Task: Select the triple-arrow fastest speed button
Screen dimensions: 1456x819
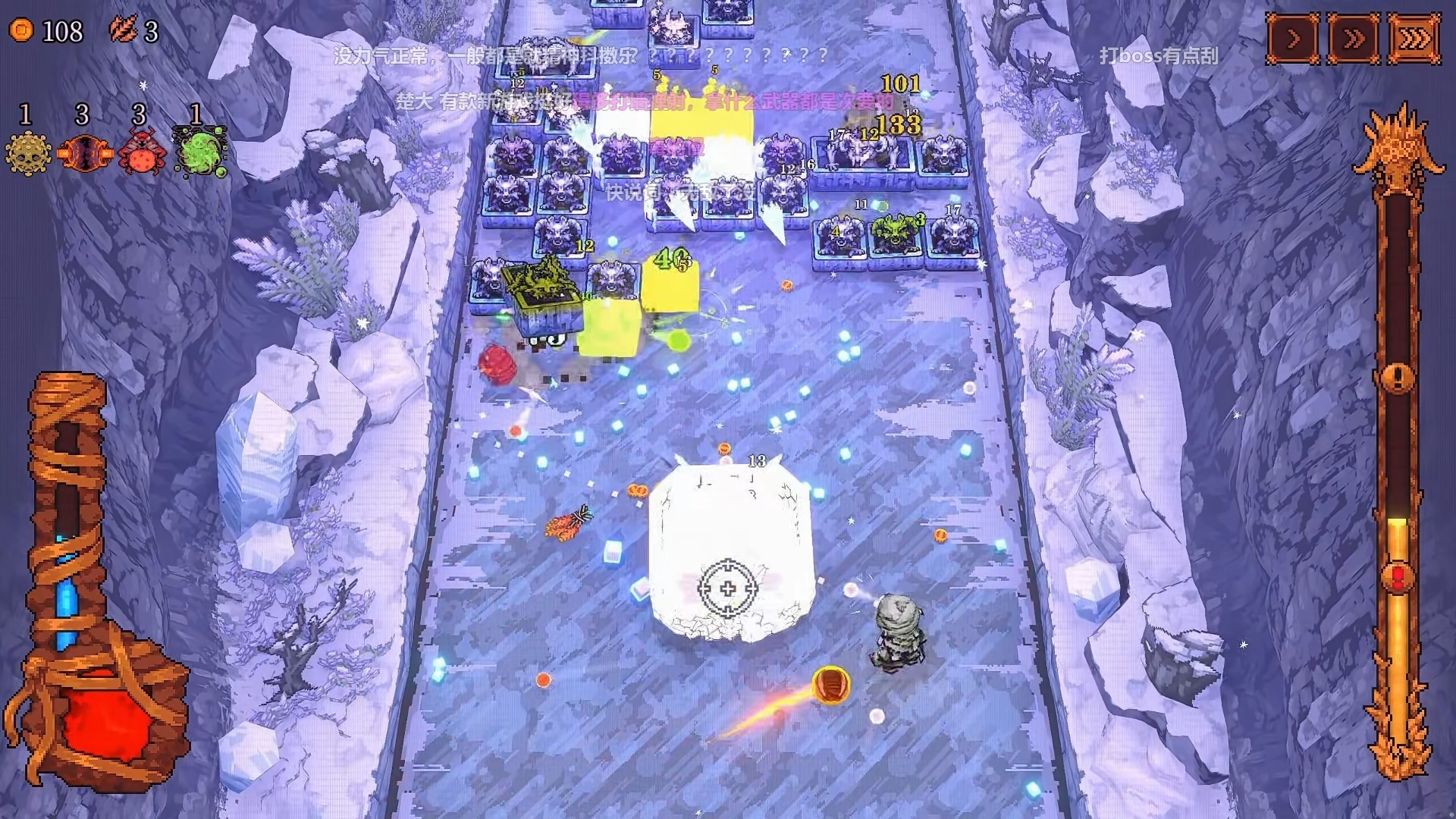Action: pos(1414,38)
